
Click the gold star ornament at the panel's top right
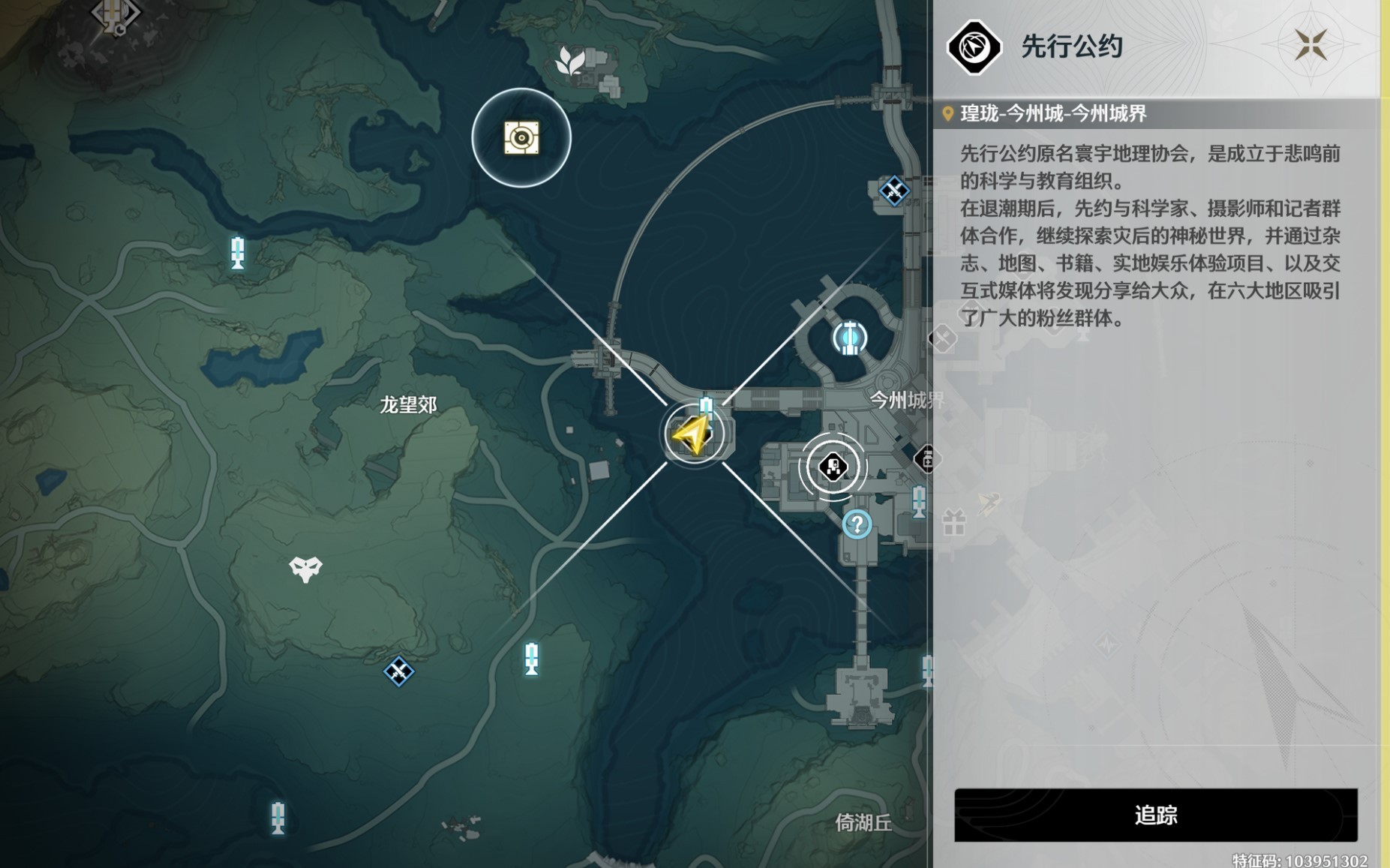coord(1310,47)
